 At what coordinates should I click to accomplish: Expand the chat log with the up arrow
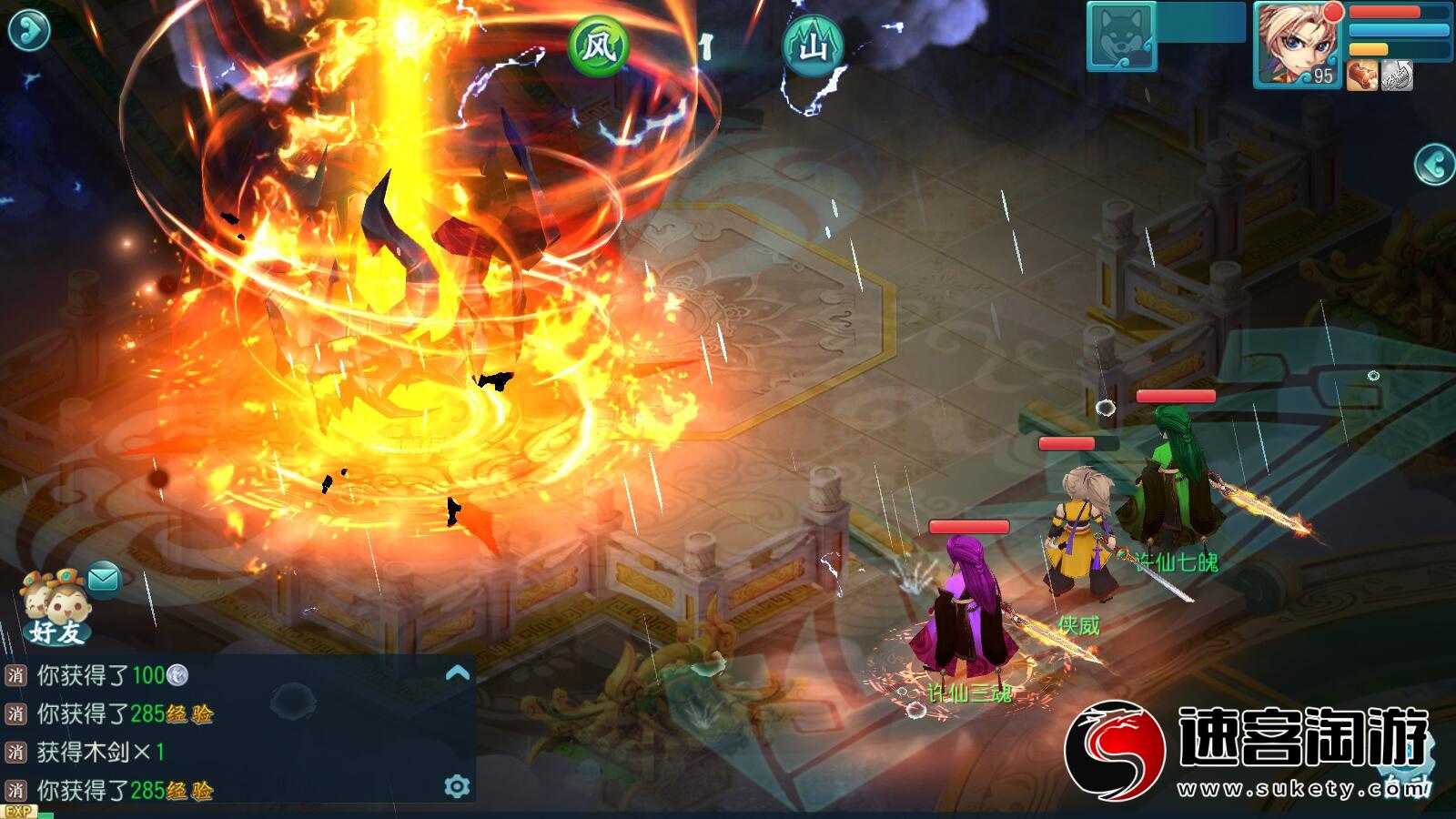(458, 673)
